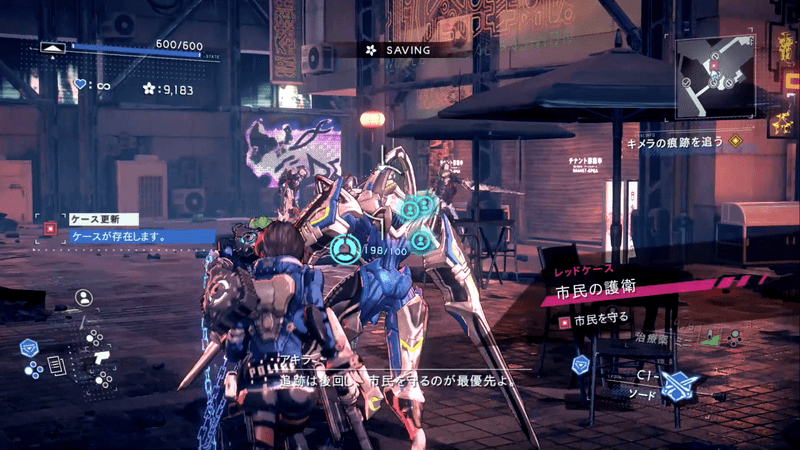The width and height of the screenshot is (800, 450).
Task: Activate the pistol weapon icon
Action: click(100, 356)
